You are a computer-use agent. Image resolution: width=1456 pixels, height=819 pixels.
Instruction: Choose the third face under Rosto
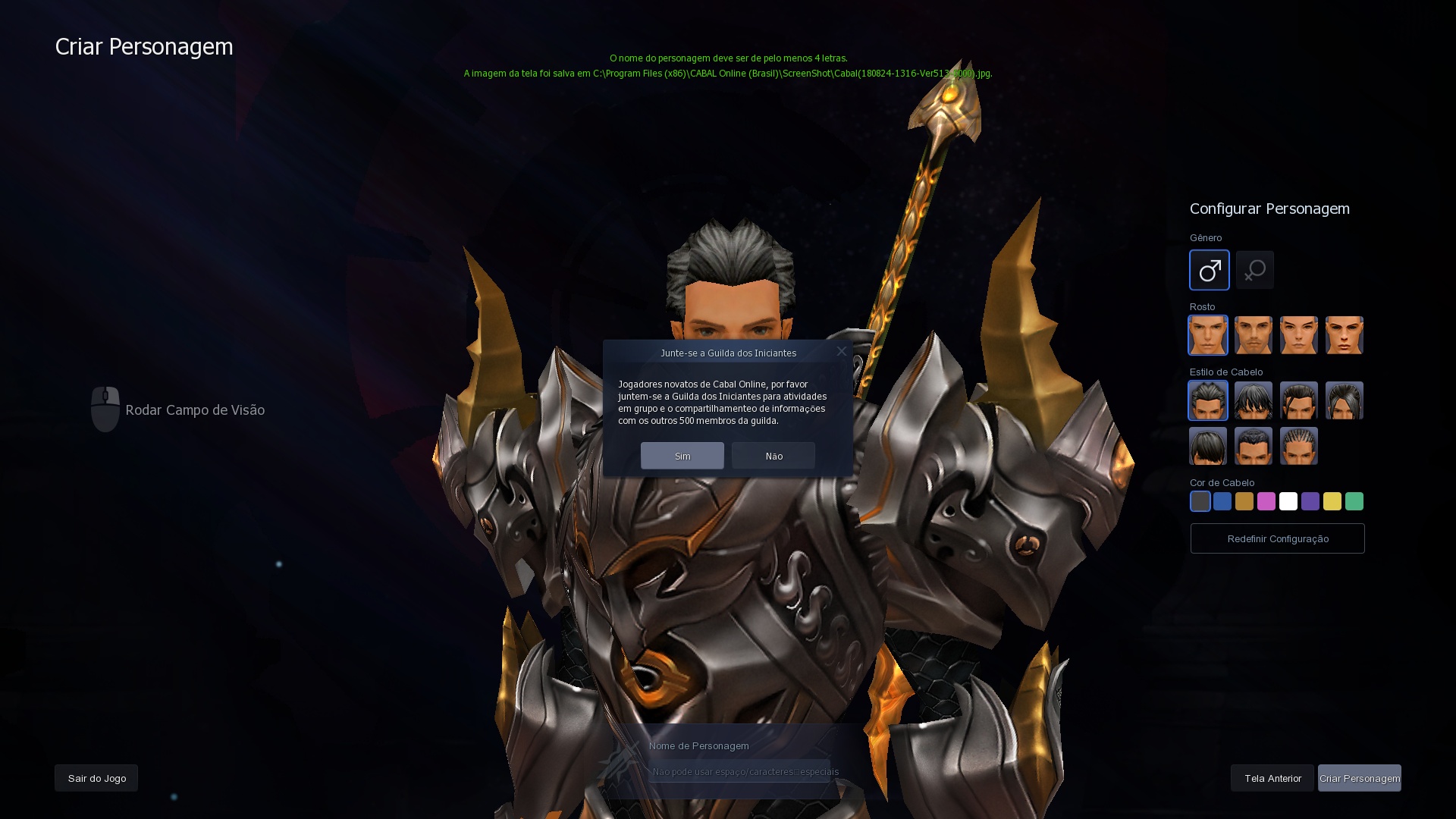pos(1299,334)
